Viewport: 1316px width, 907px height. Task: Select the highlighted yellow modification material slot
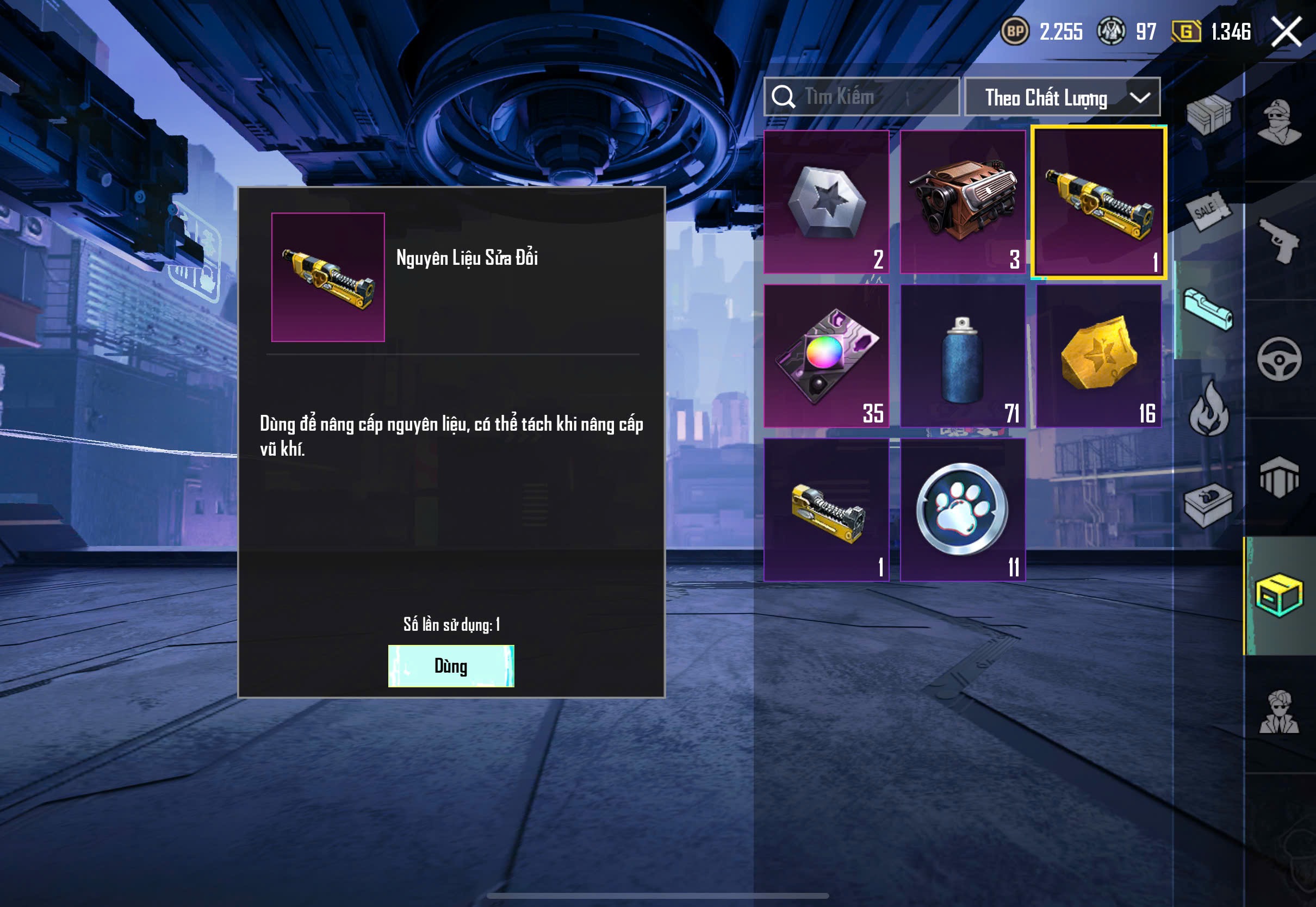[x=1098, y=202]
